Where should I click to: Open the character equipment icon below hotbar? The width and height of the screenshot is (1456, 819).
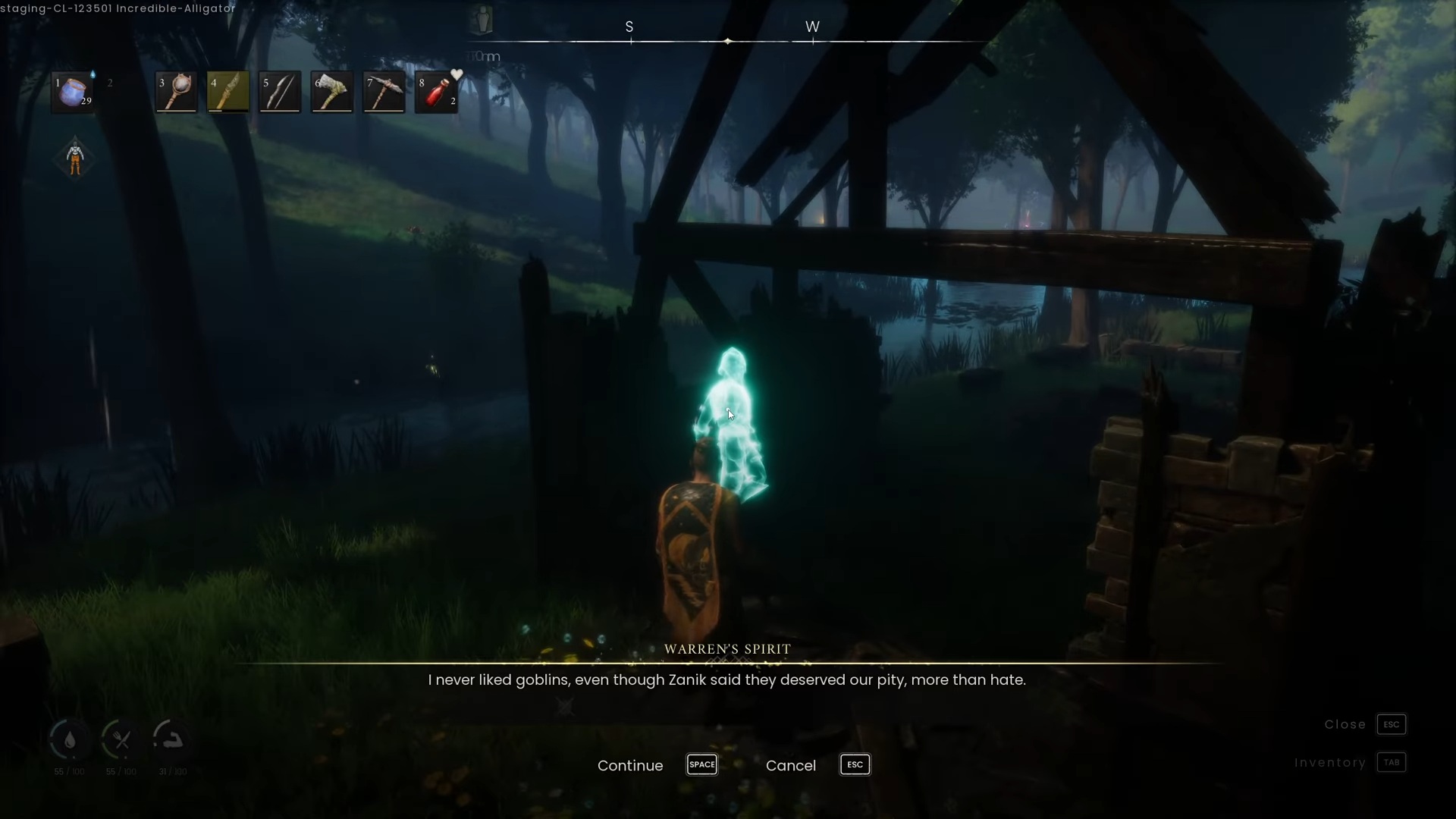[x=74, y=157]
